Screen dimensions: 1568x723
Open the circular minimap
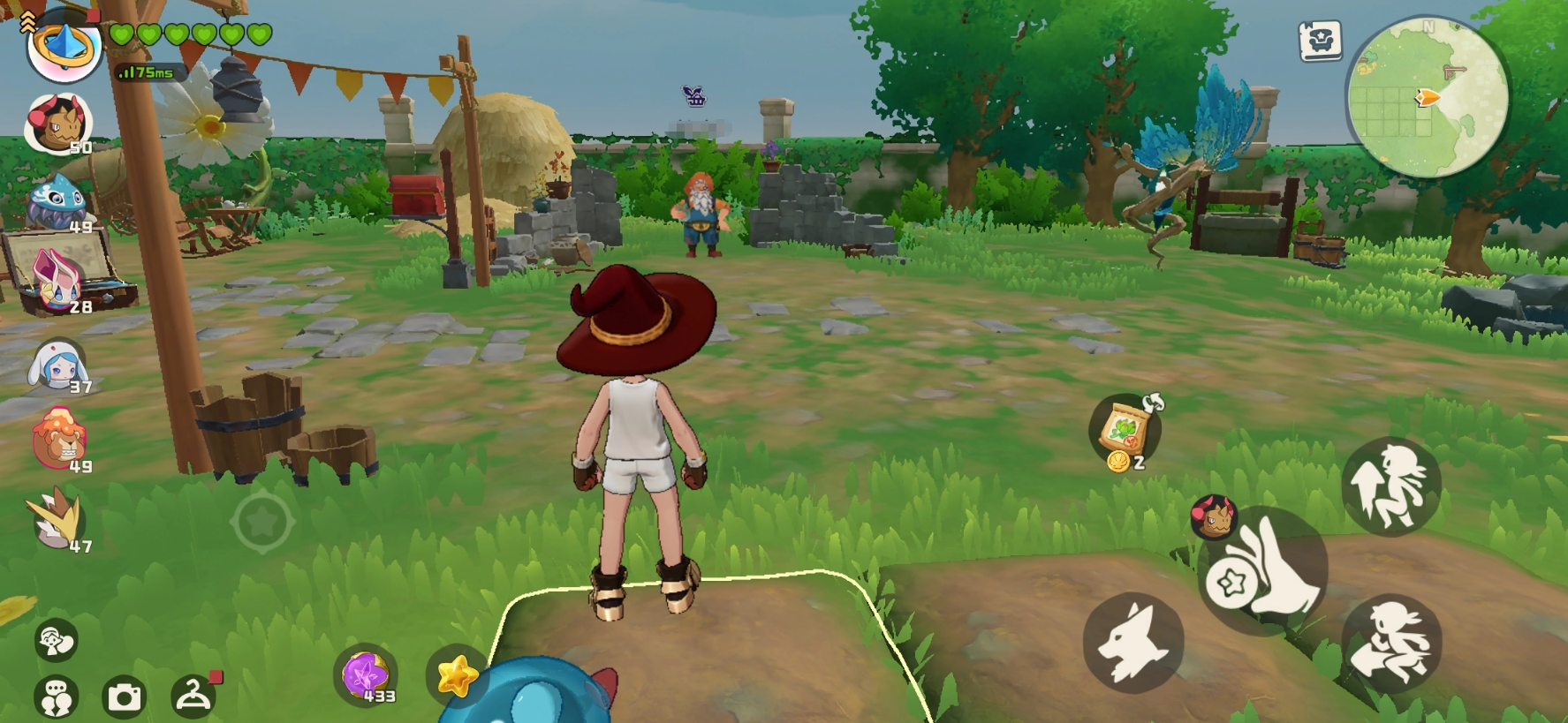coord(1426,97)
